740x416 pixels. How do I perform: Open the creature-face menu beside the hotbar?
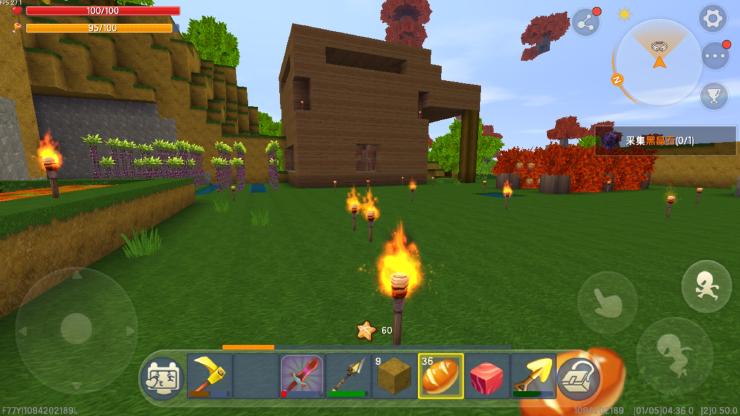[x=162, y=378]
